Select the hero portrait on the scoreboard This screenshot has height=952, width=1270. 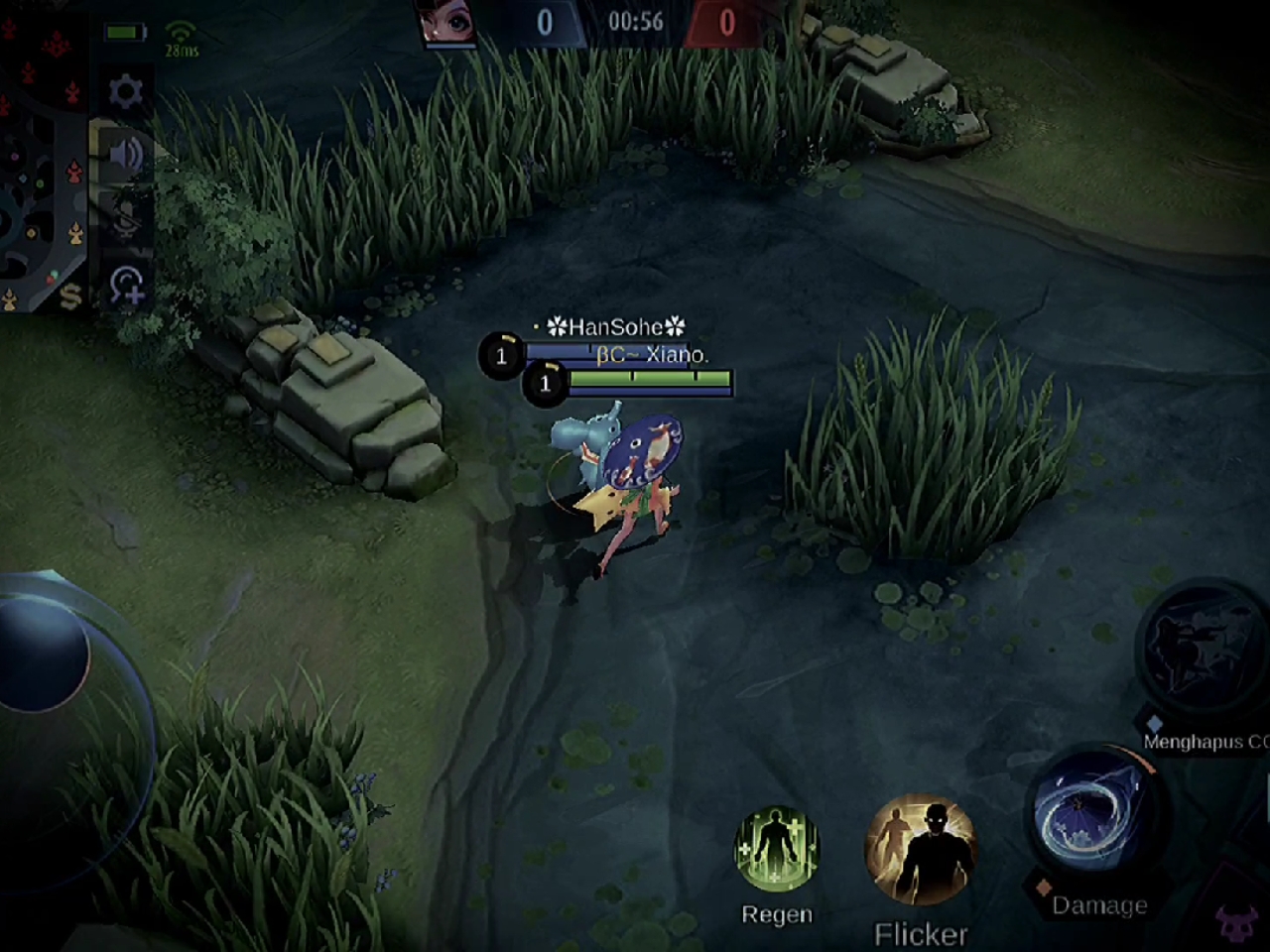click(447, 22)
